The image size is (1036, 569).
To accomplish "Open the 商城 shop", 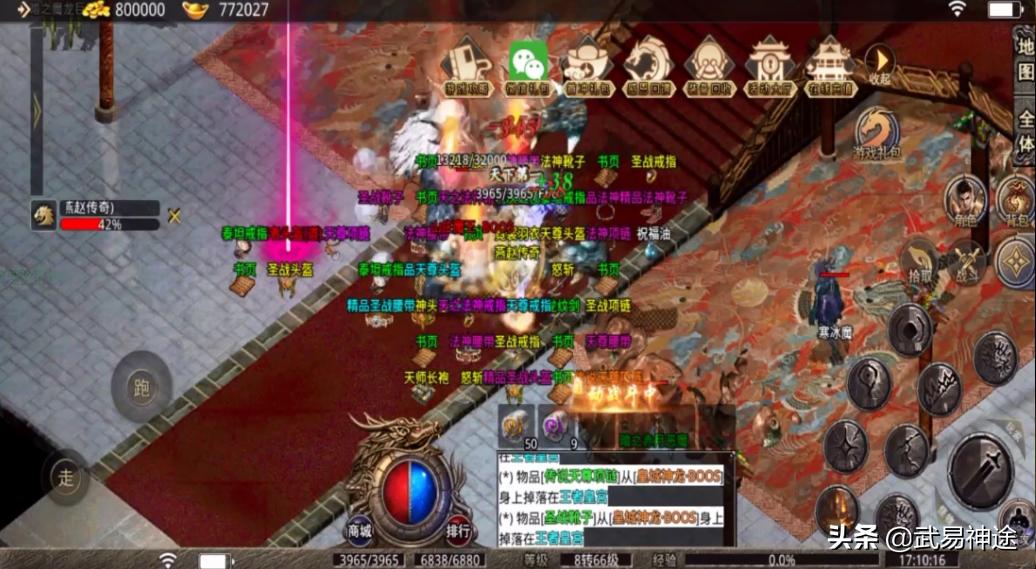I will (x=359, y=529).
